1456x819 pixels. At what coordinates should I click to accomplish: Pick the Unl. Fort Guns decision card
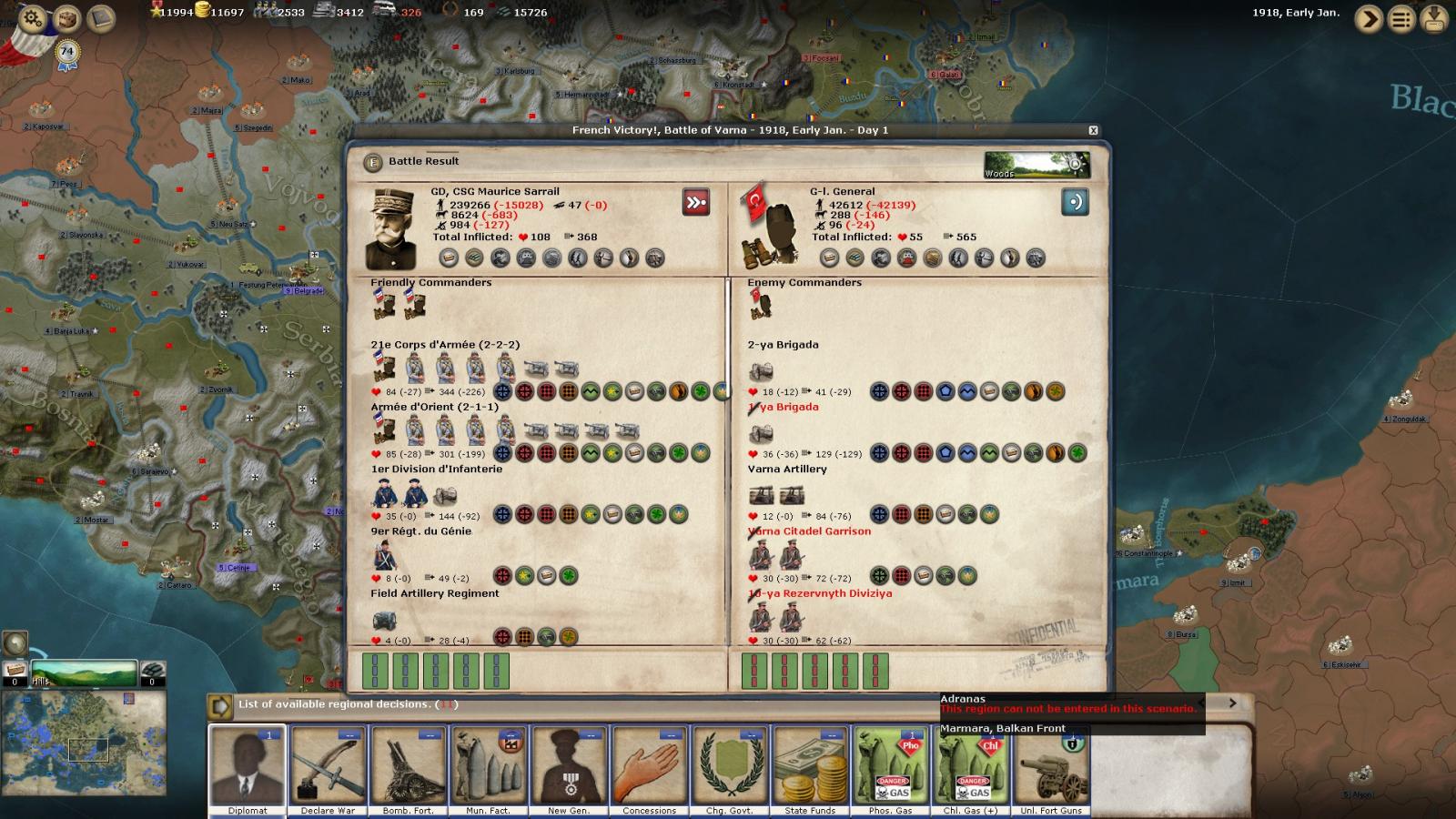1052,766
